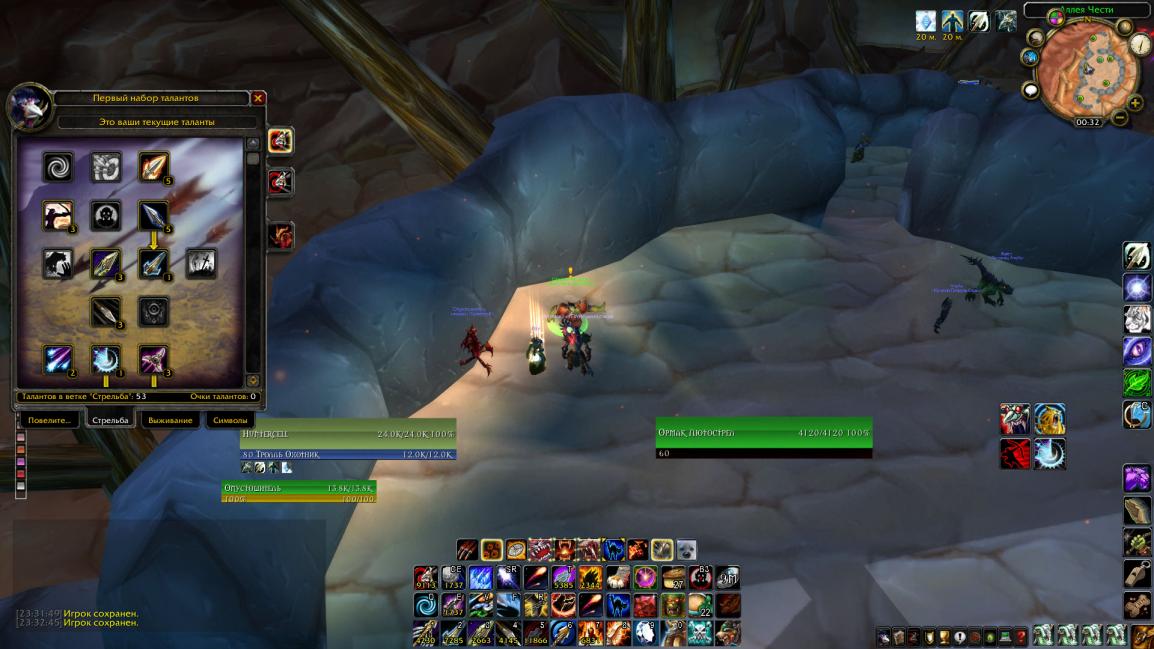The image size is (1154, 649).
Task: Activate the blue cat silhouette pet ability
Action: pos(614,549)
